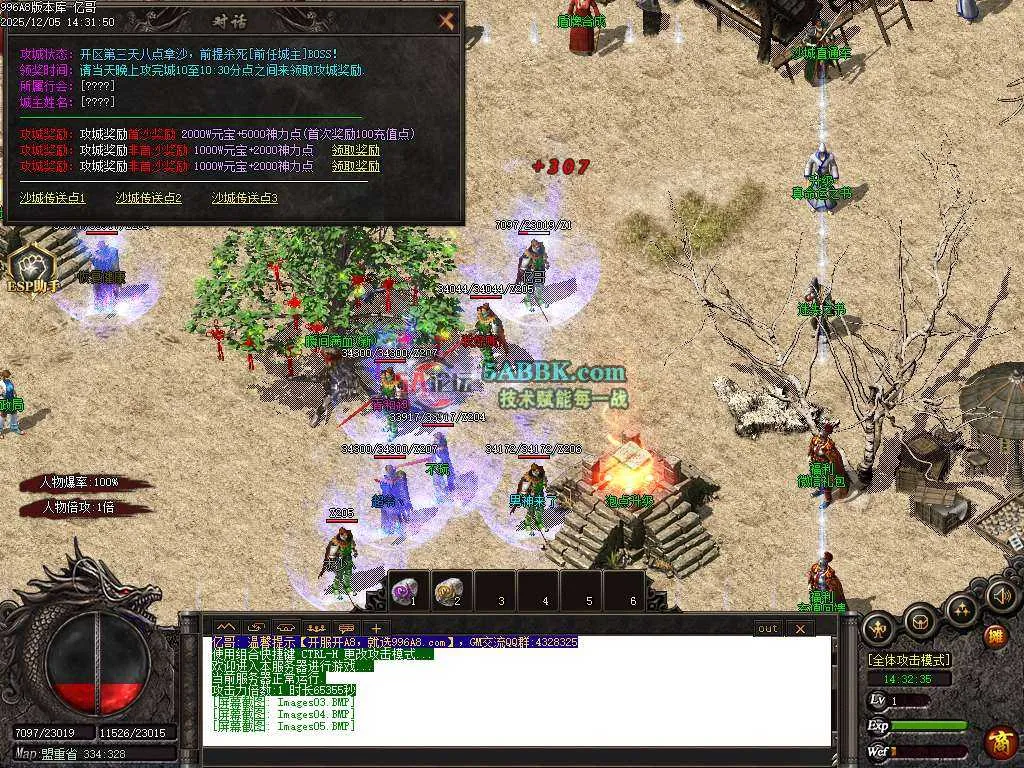Click the plus button on chat toolbar

point(376,628)
